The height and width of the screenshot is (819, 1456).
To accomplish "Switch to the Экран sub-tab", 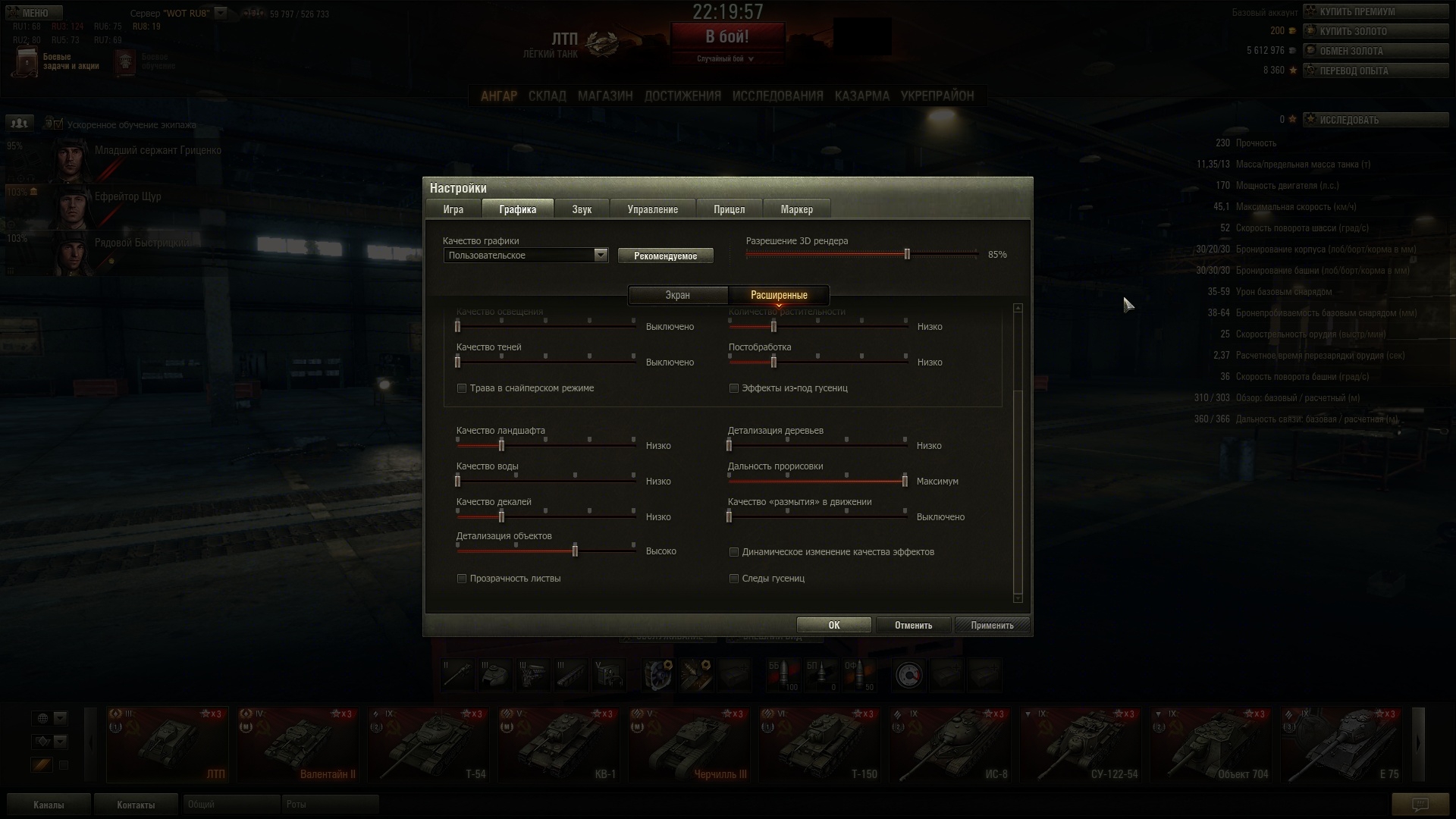I will (x=677, y=295).
